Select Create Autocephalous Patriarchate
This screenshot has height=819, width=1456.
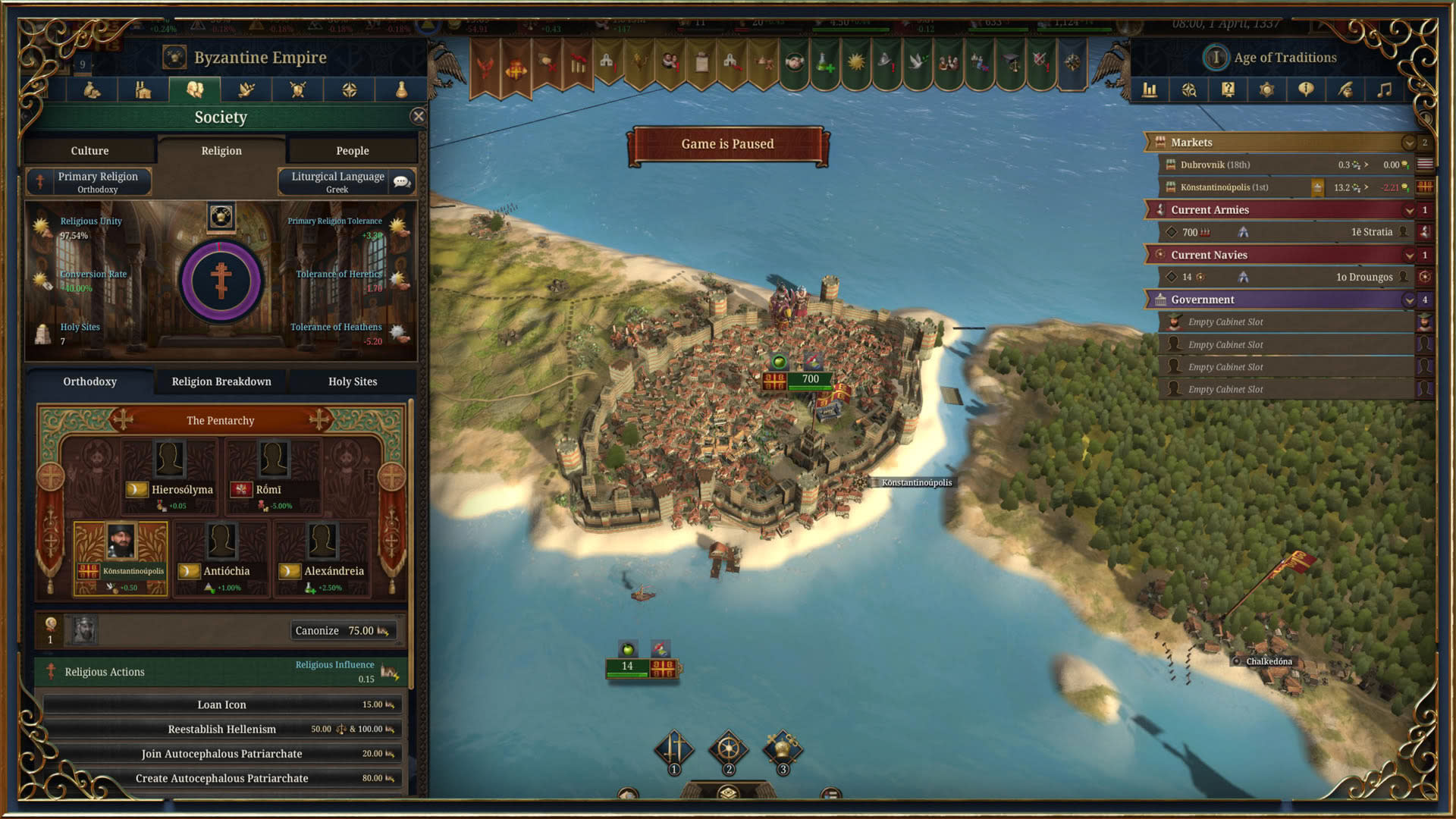[221, 778]
